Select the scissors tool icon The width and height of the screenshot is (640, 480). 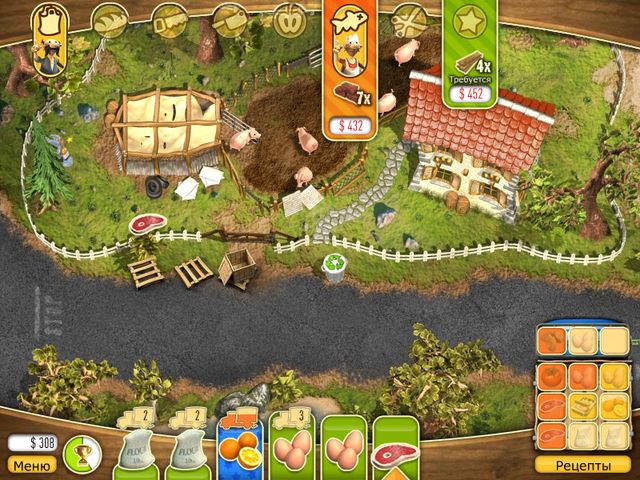[x=408, y=19]
